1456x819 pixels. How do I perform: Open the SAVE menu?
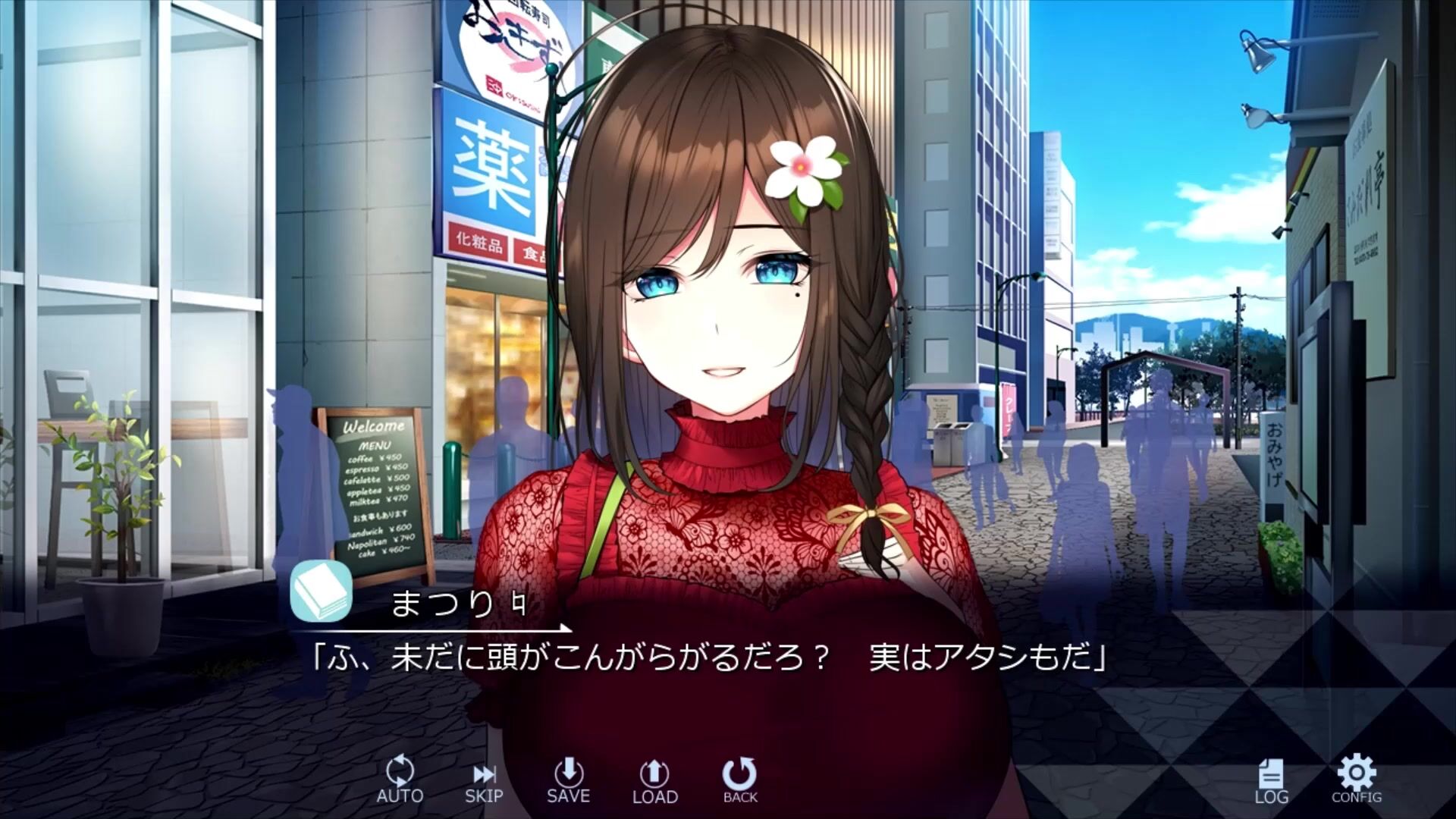pyautogui.click(x=568, y=780)
